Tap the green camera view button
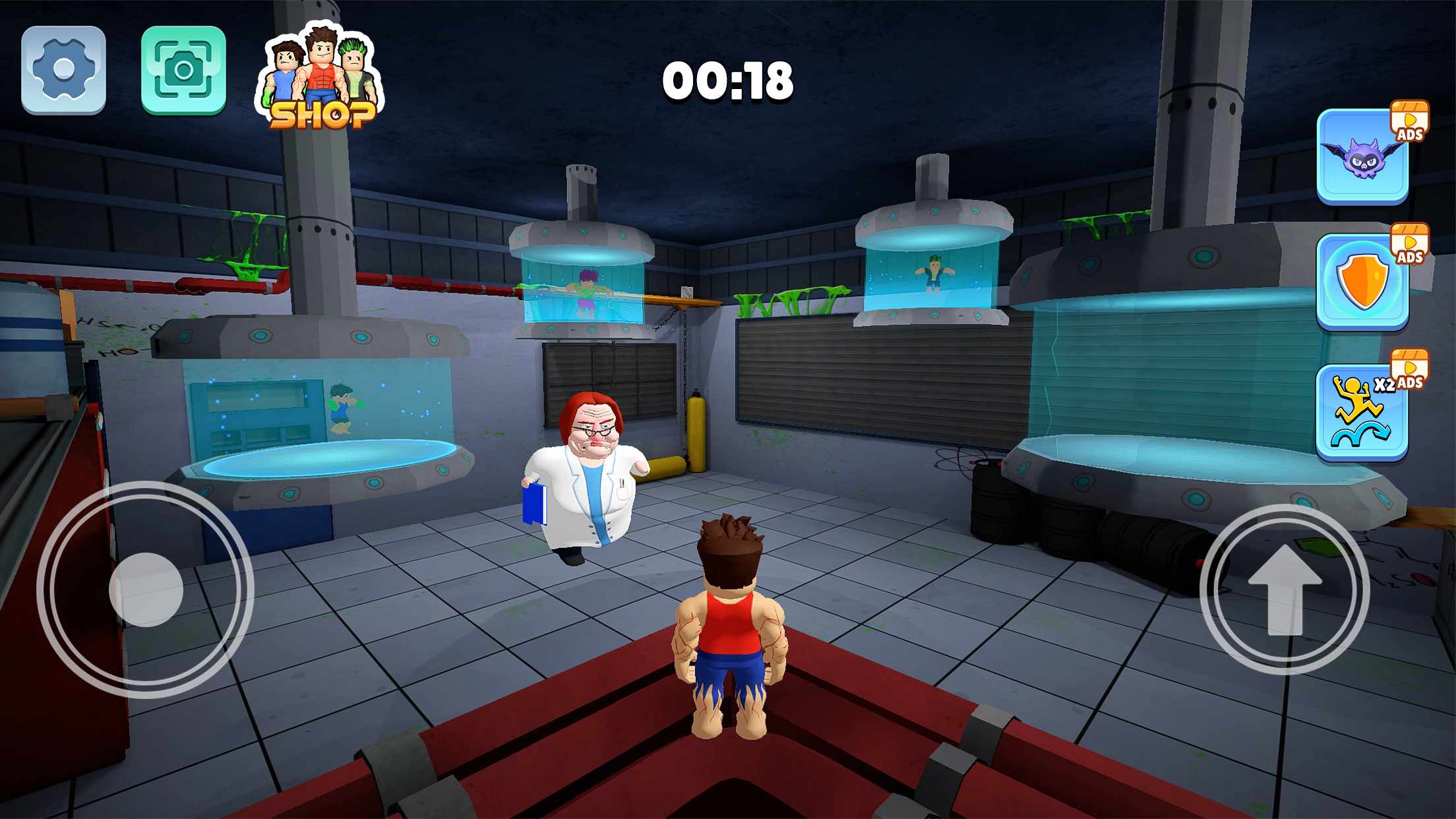This screenshot has height=819, width=1456. pos(183,70)
